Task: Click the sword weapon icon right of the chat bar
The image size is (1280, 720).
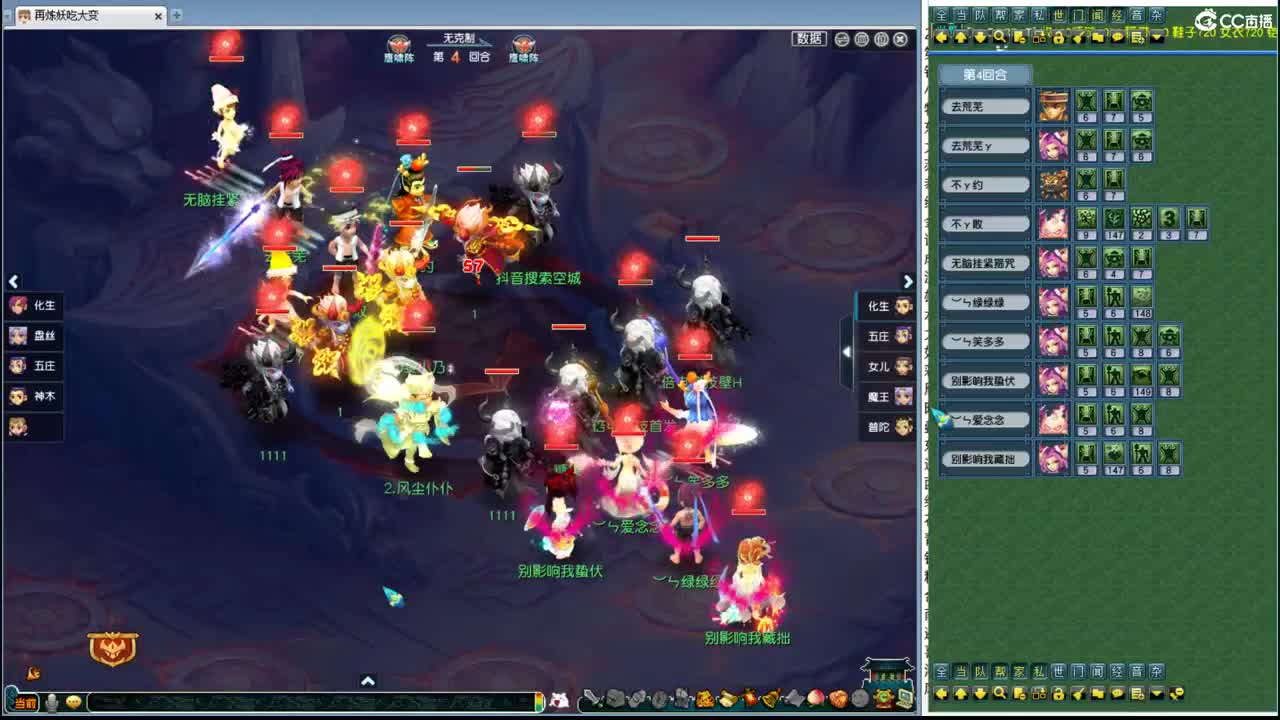Action: click(x=593, y=699)
